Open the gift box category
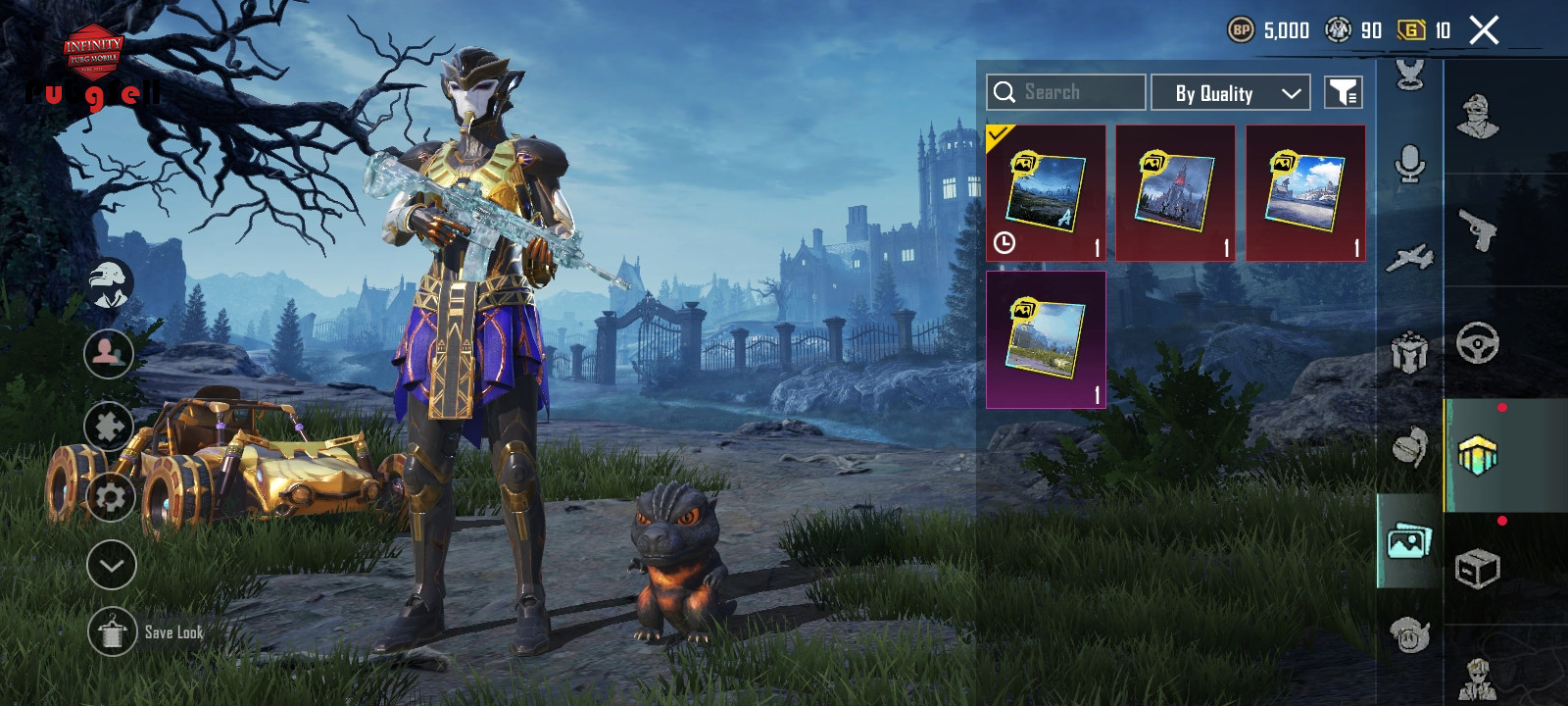Image resolution: width=1568 pixels, height=706 pixels. tap(1409, 352)
